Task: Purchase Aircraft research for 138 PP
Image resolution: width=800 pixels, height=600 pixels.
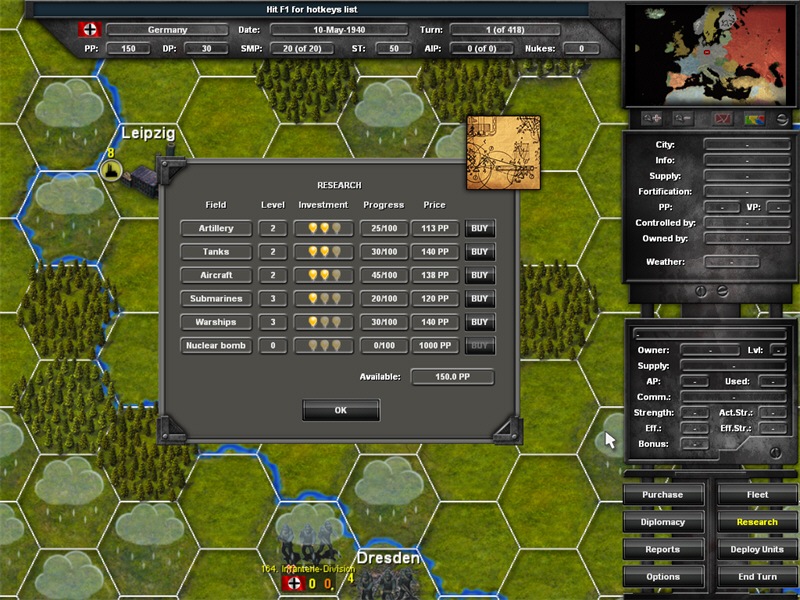Action: click(480, 275)
